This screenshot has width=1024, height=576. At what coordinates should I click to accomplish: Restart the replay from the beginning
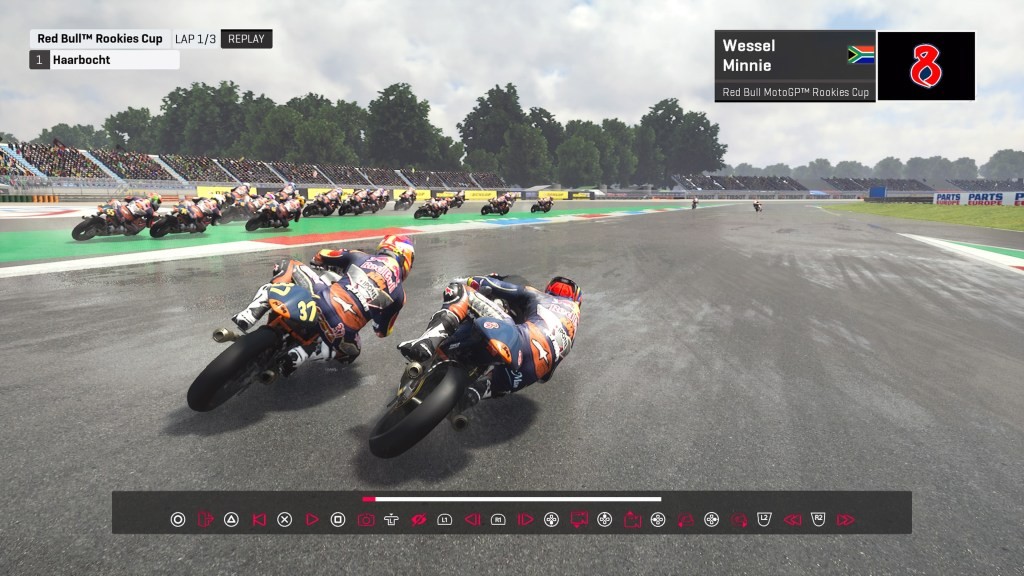click(259, 519)
